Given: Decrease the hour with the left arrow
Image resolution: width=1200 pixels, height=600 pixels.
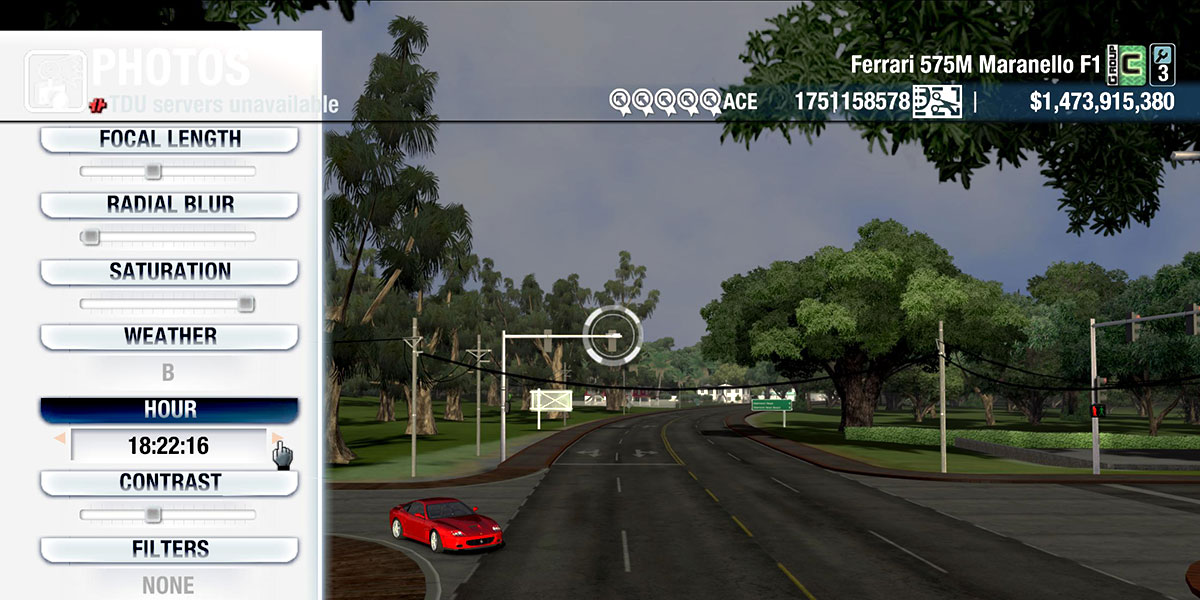Looking at the screenshot, I should pos(60,439).
